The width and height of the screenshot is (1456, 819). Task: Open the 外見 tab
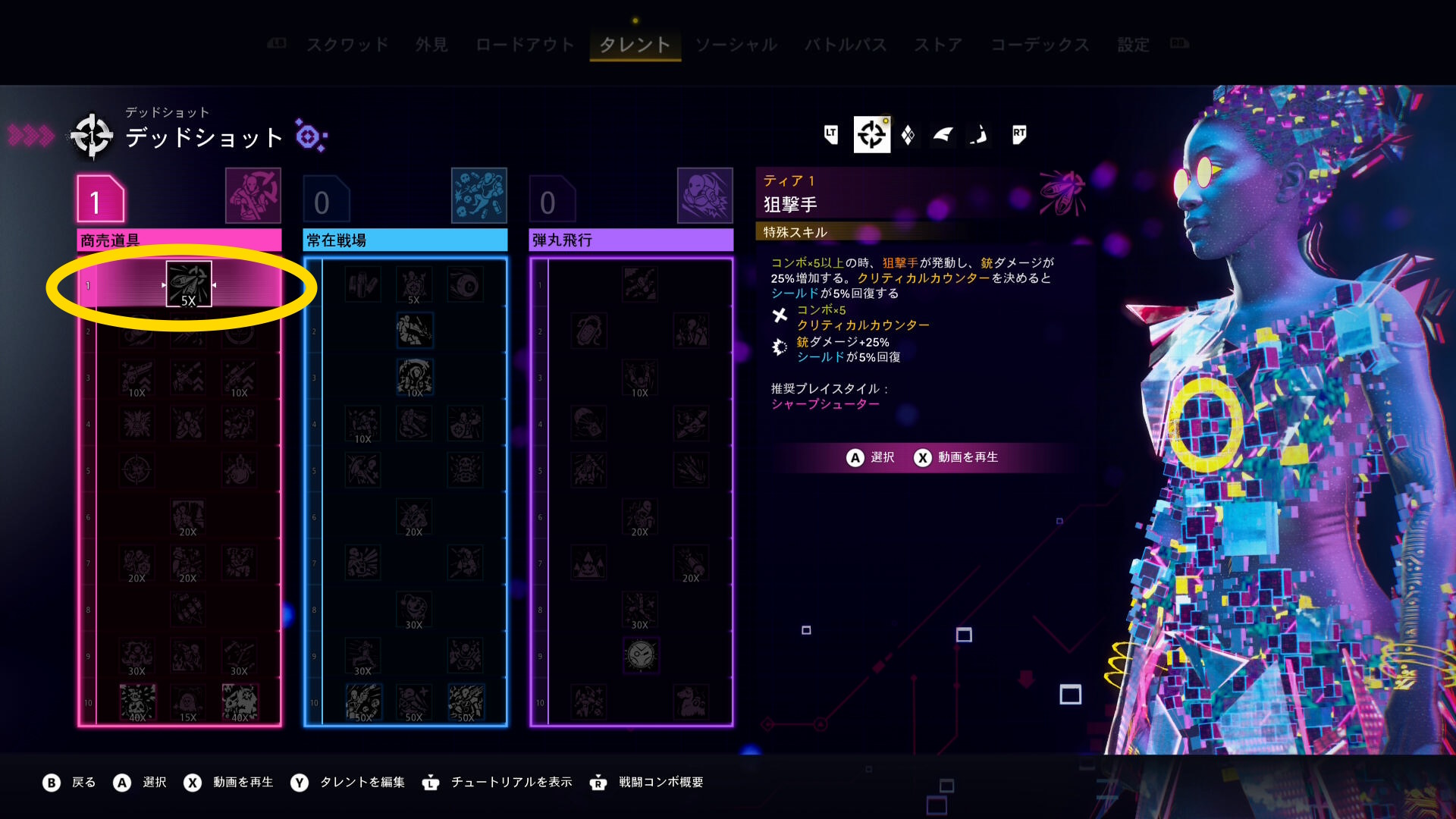pos(431,45)
